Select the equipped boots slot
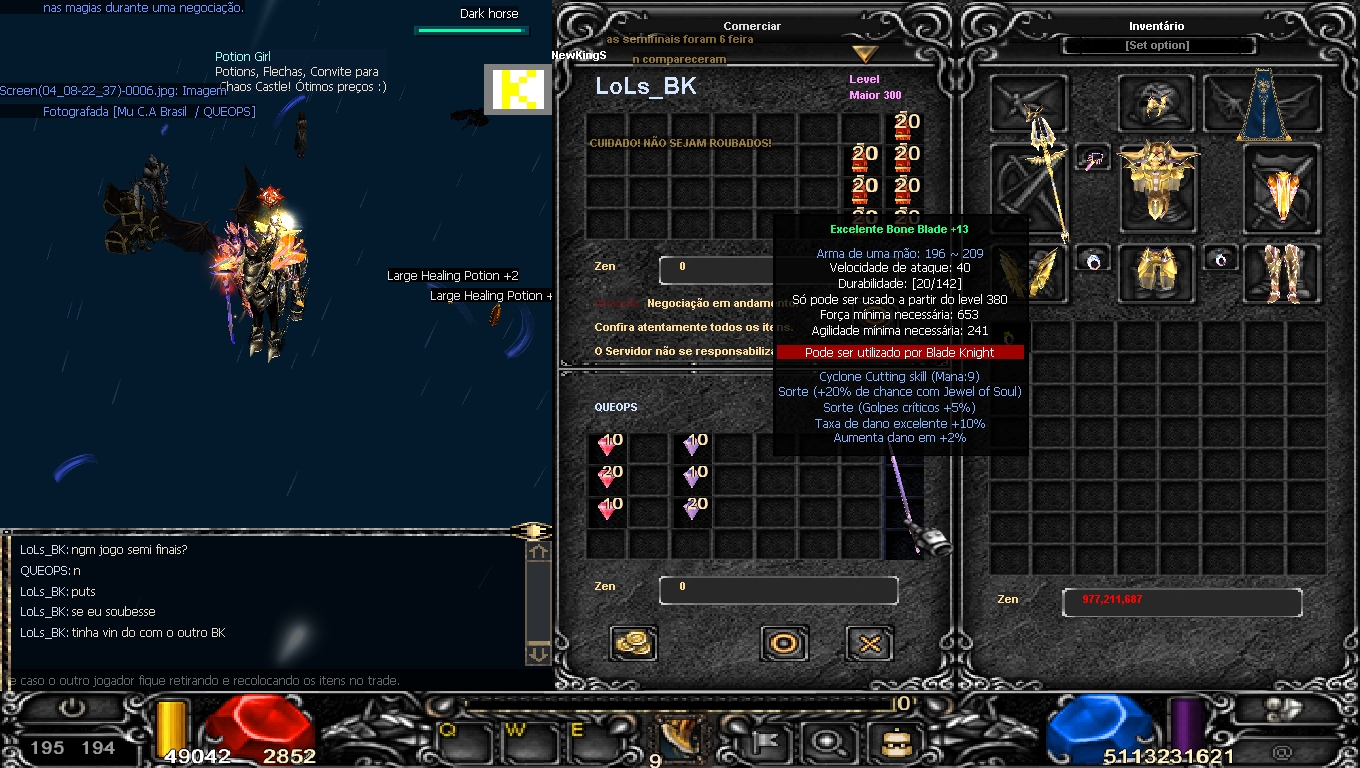 [x=1283, y=272]
